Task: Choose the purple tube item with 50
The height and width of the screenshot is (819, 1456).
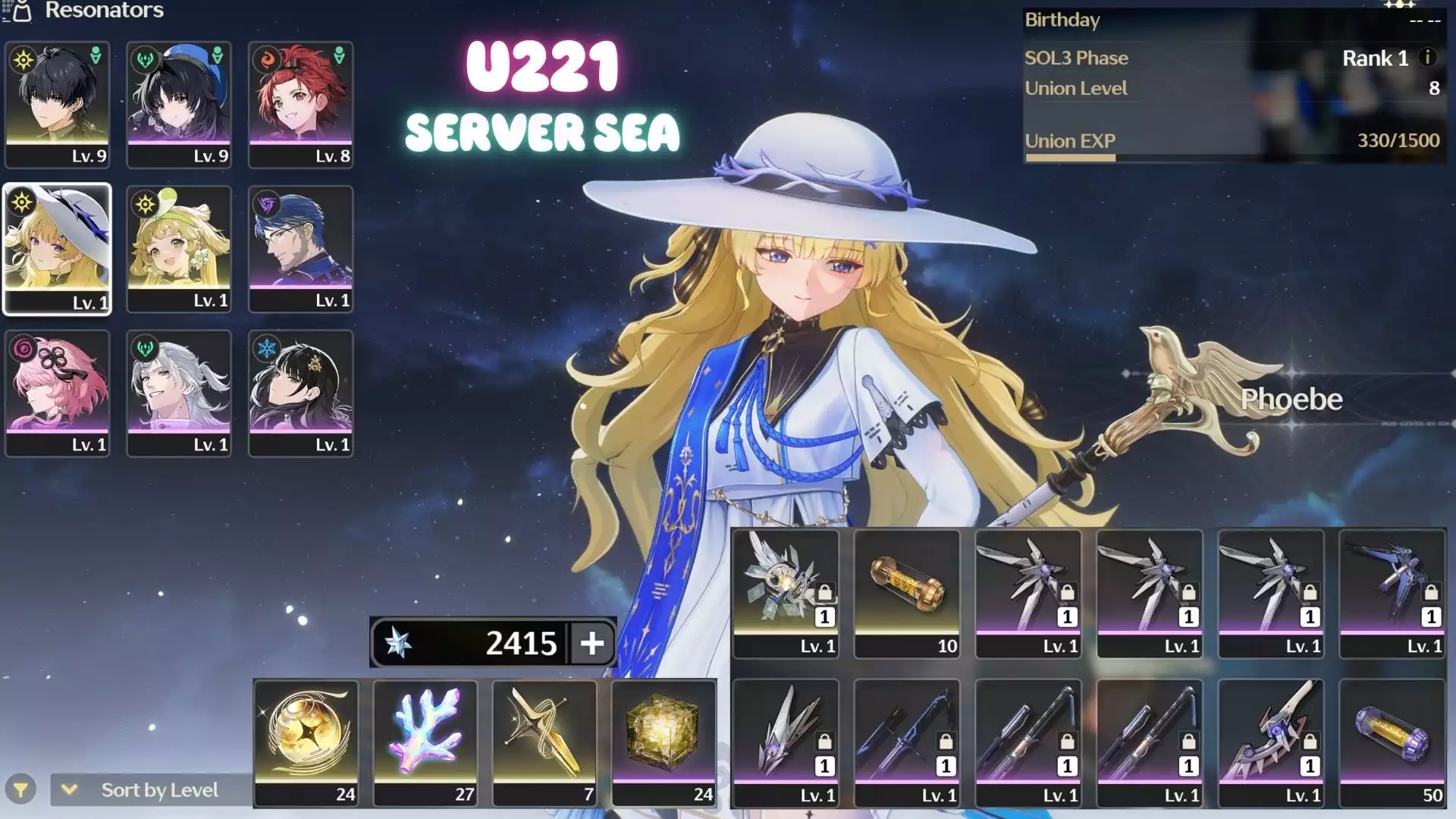Action: pos(1392,742)
